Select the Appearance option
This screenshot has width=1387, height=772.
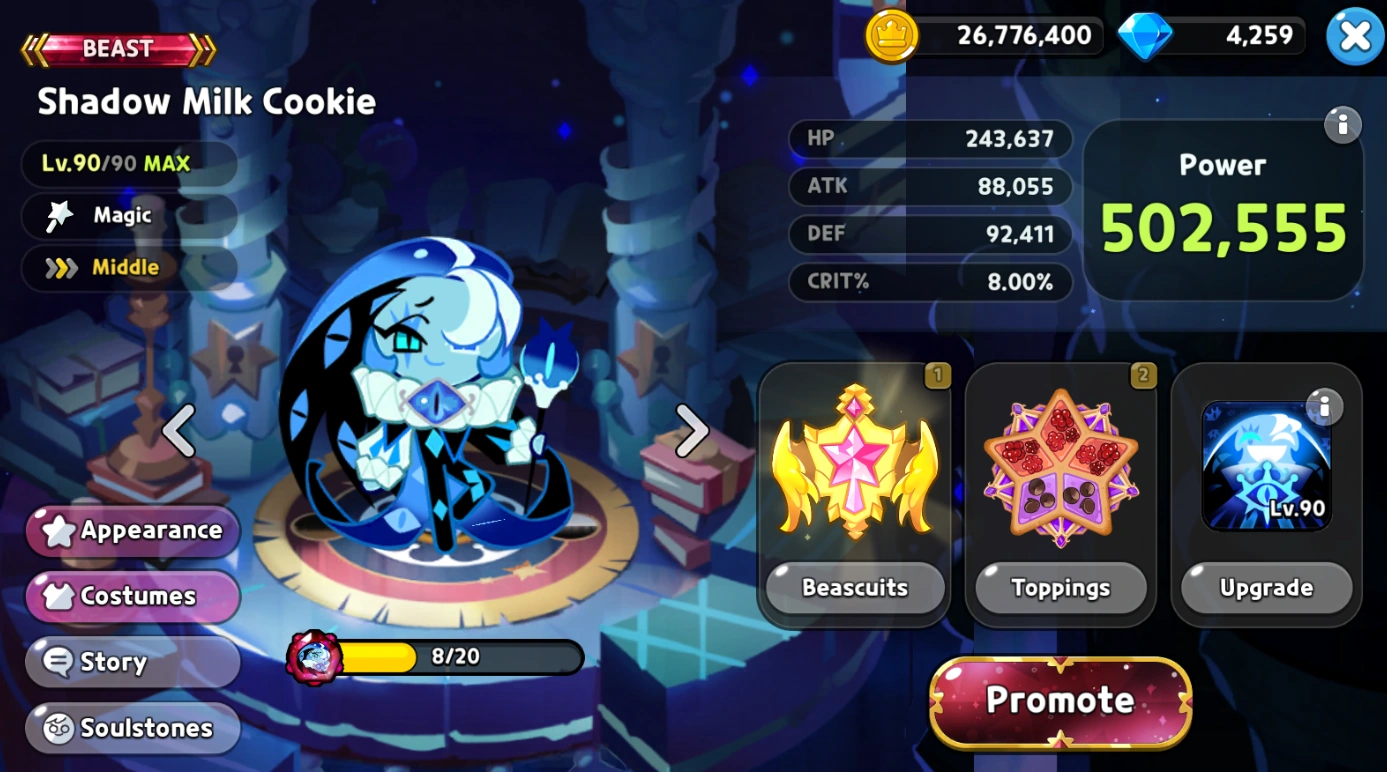[131, 531]
